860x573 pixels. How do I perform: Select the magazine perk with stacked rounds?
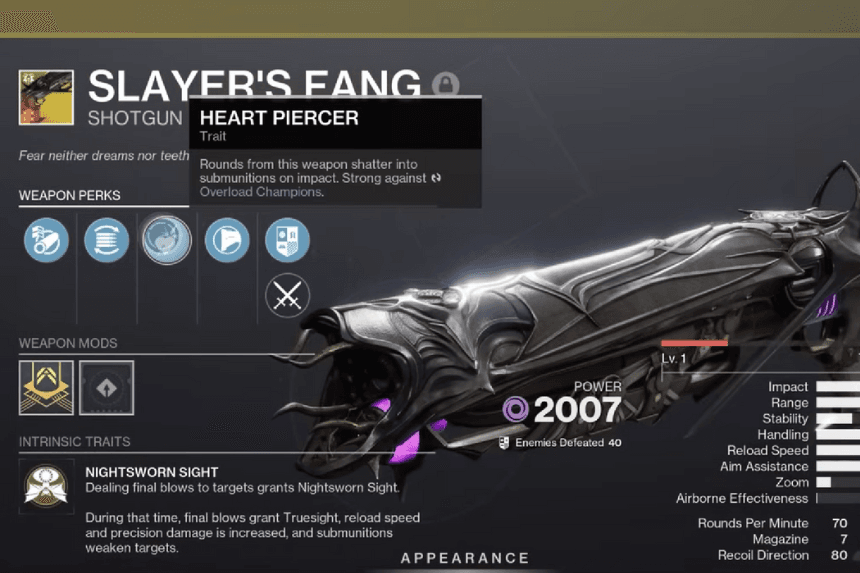[x=106, y=241]
